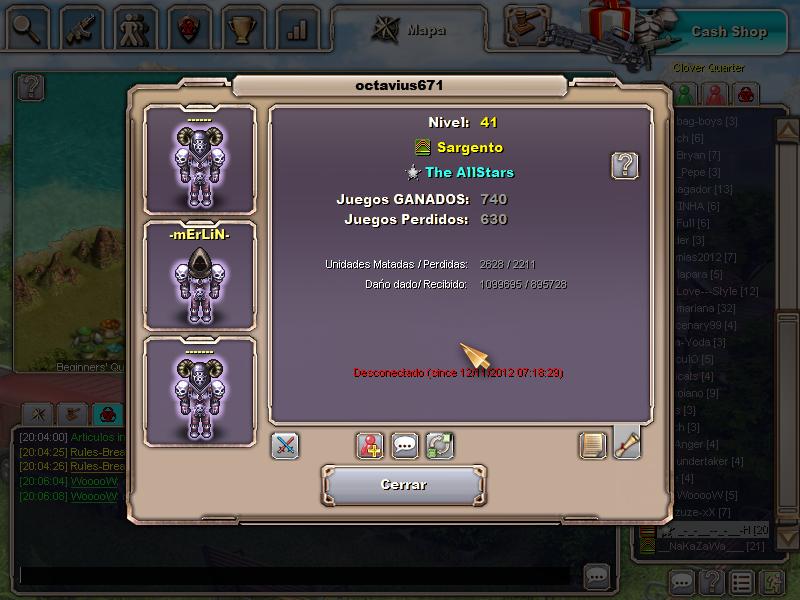800x600 pixels.
Task: Open a private chat via the speech bubble icon
Action: pyautogui.click(x=405, y=446)
